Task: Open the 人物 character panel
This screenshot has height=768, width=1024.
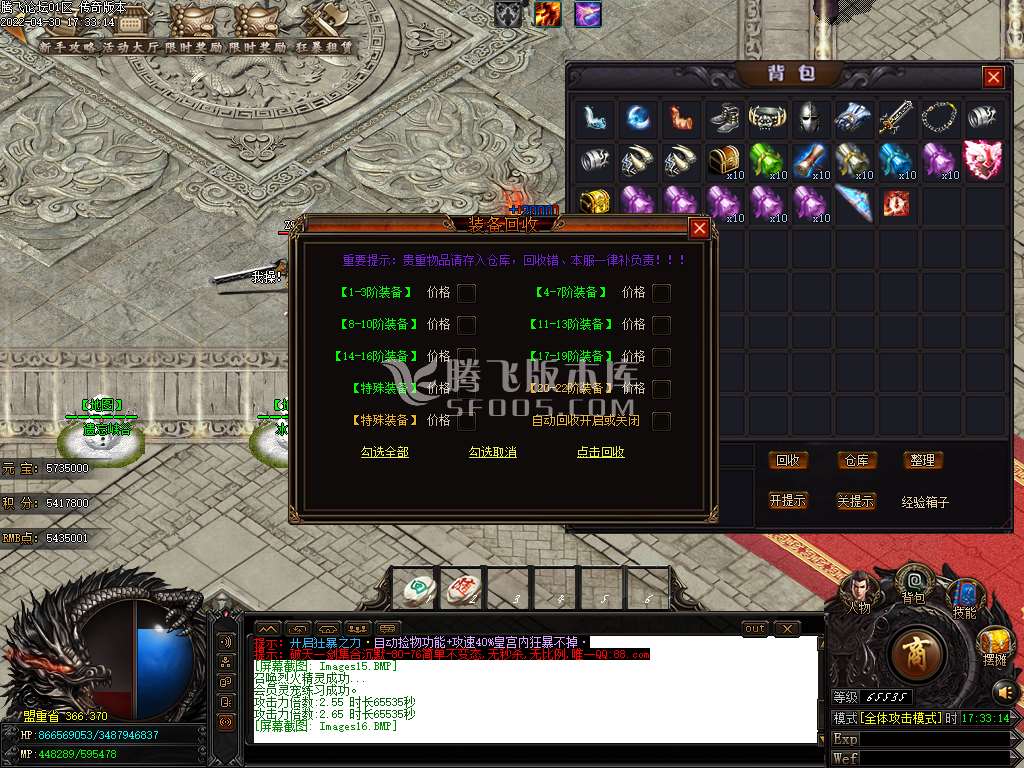Action: coord(858,592)
